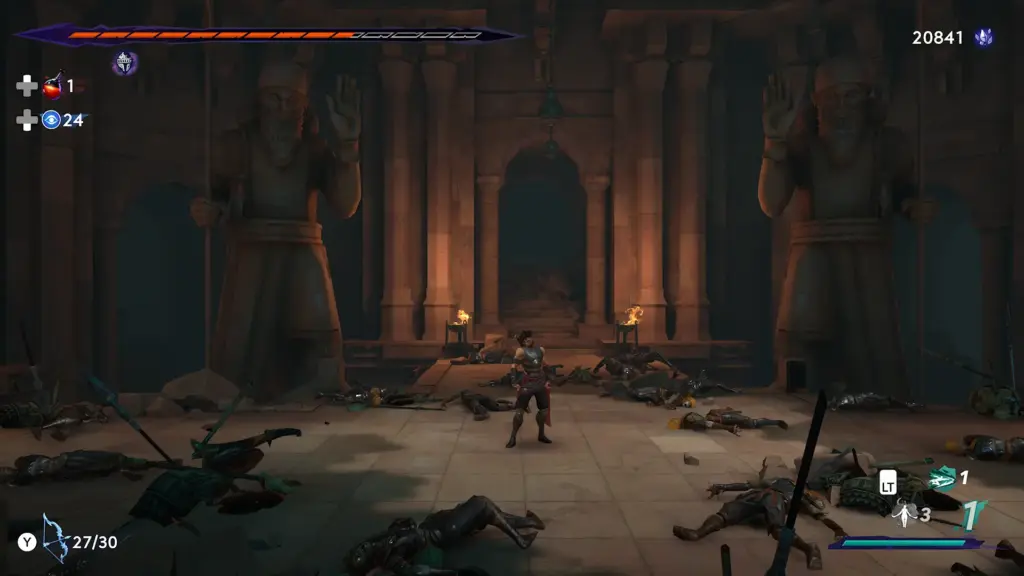This screenshot has height=576, width=1024.
Task: Click the blue time crystal currency icon
Action: pos(984,38)
